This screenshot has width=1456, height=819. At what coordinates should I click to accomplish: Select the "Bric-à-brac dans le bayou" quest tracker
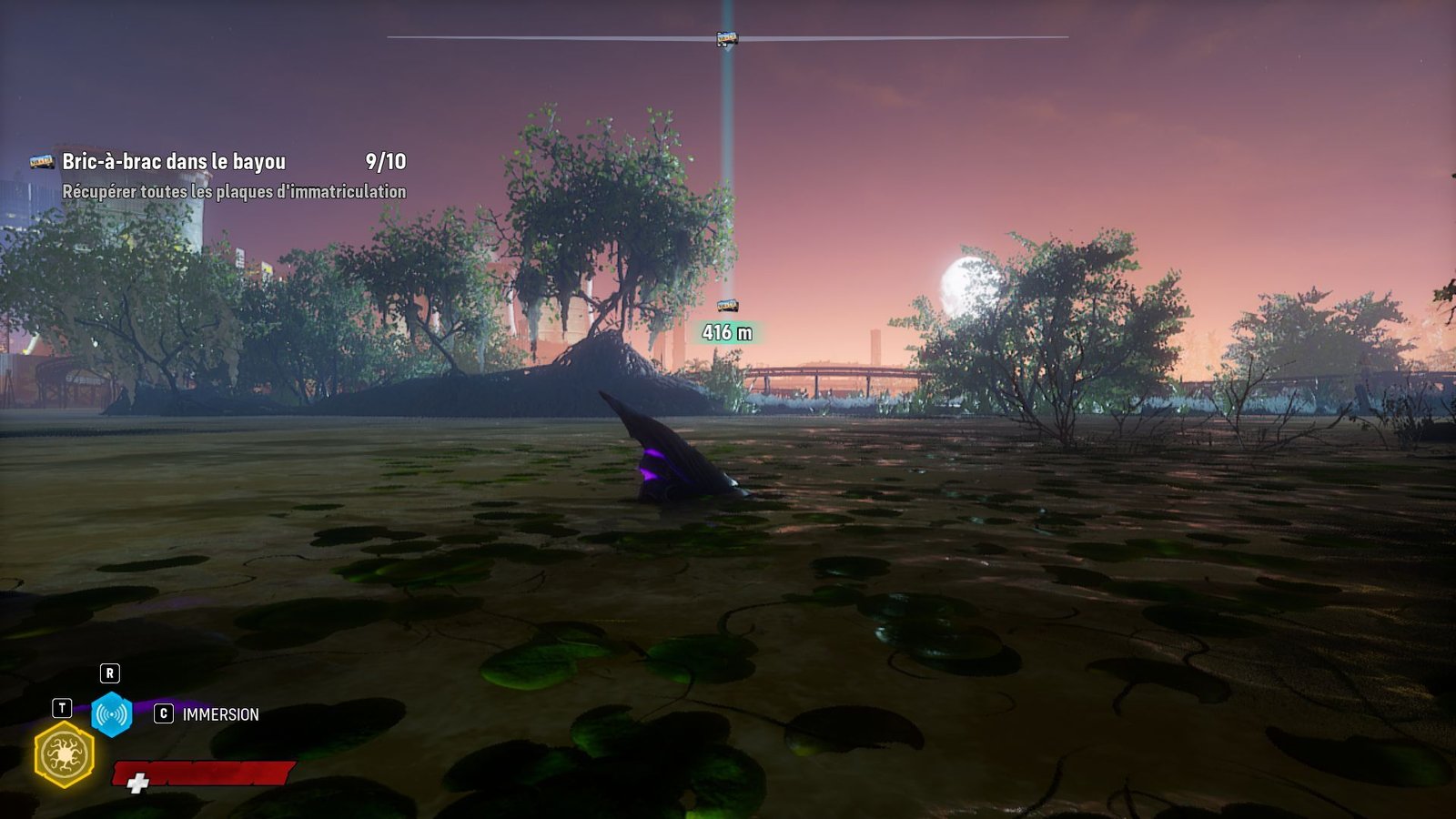click(x=173, y=162)
